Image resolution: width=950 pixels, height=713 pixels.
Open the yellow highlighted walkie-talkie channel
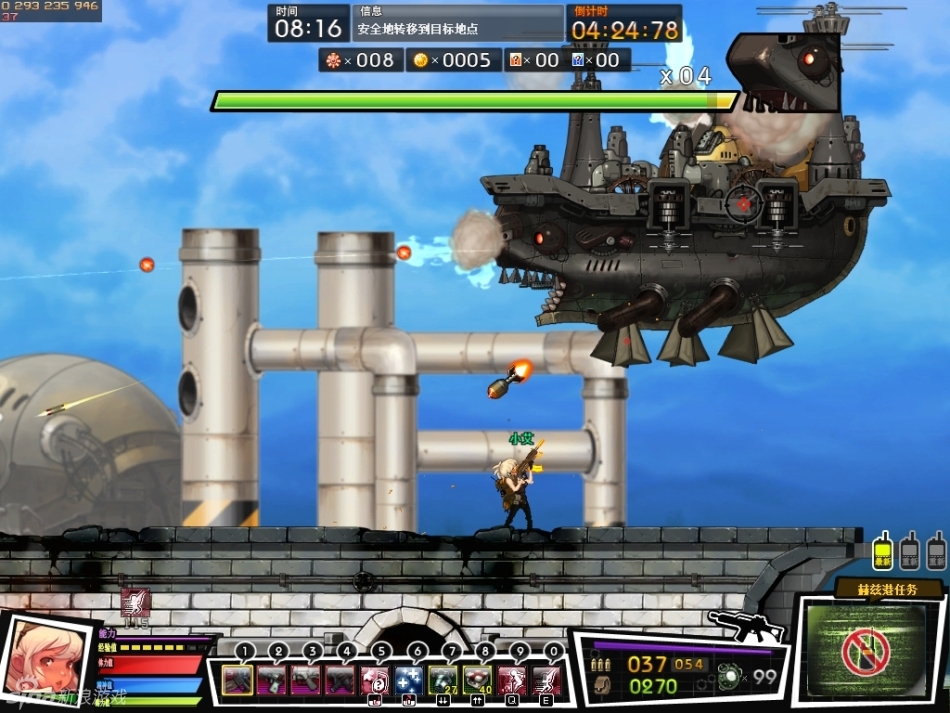point(882,551)
